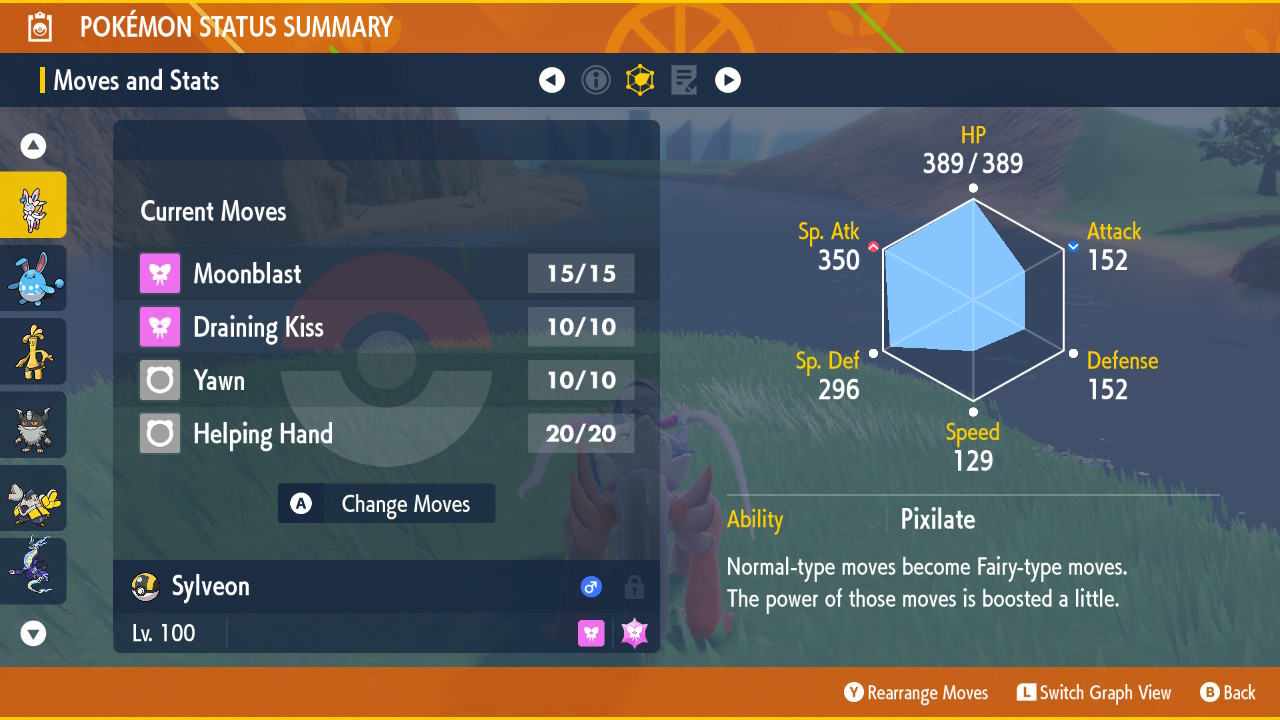Select the Moves and Stats tab header
Image resolution: width=1280 pixels, height=720 pixels.
pyautogui.click(x=136, y=80)
